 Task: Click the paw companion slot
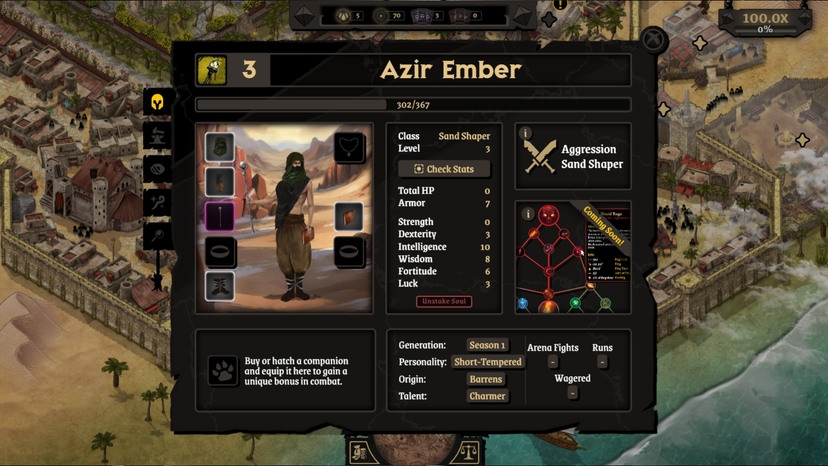222,370
